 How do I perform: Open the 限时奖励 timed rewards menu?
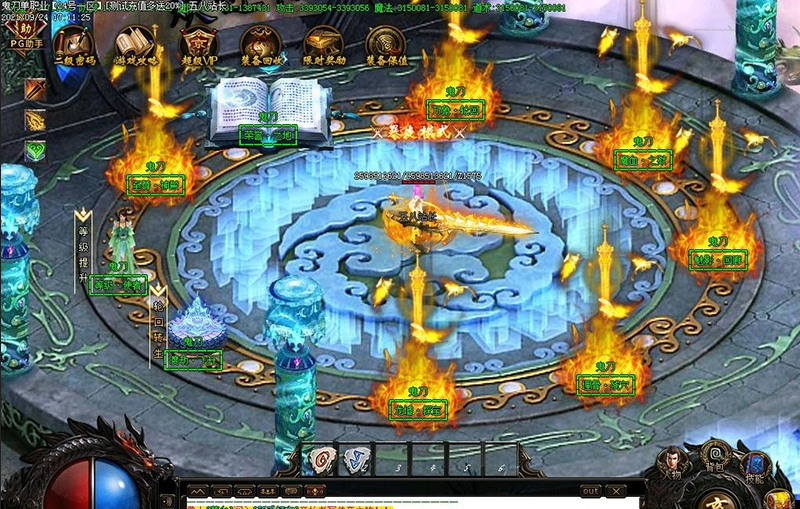click(x=324, y=47)
